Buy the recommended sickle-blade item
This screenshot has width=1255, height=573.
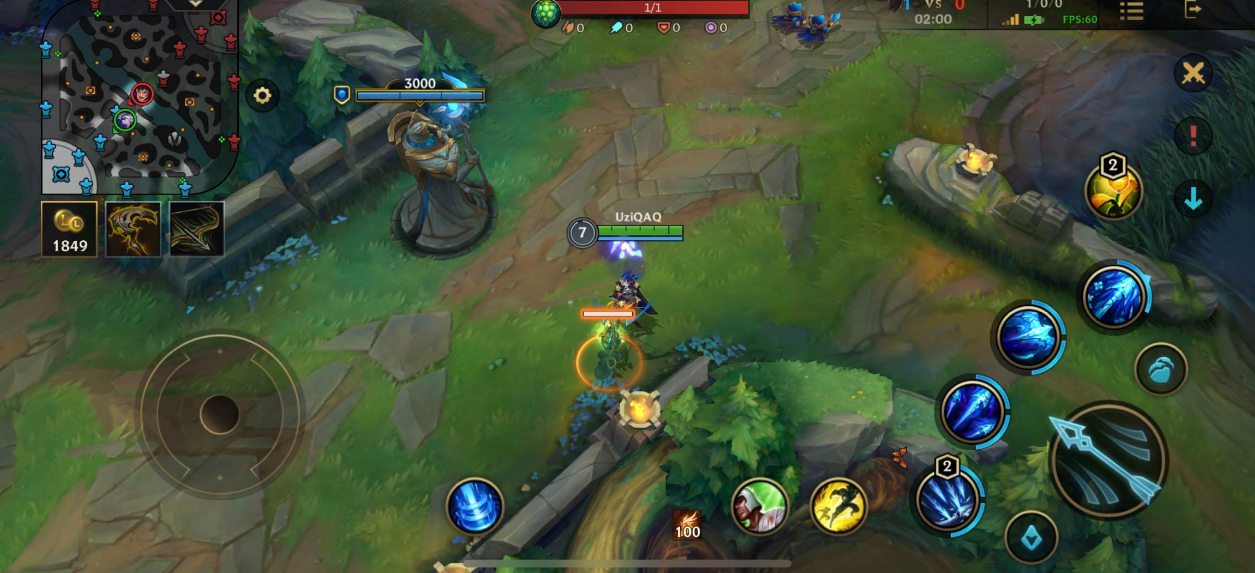(133, 229)
